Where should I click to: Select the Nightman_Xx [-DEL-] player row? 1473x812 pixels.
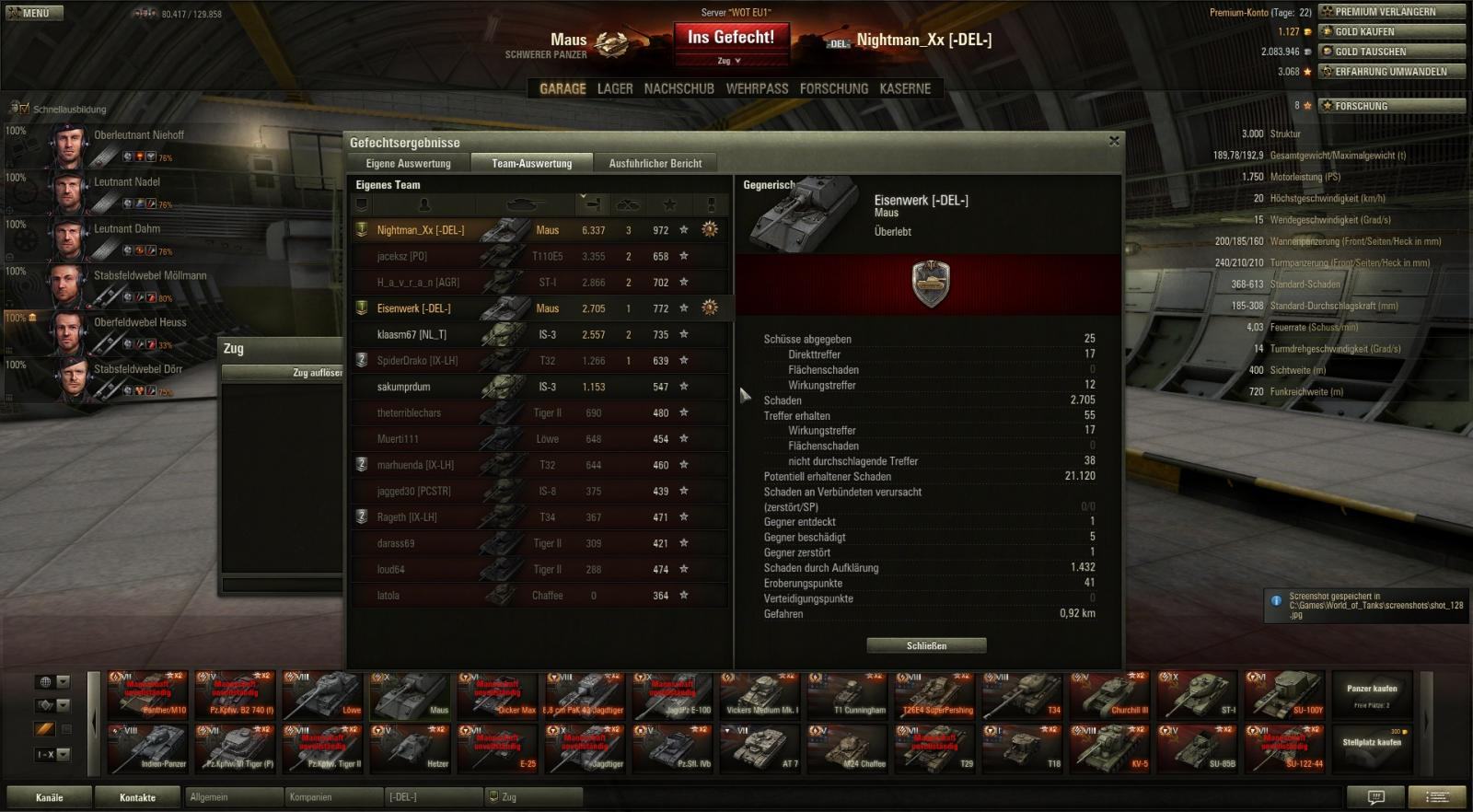(420, 230)
